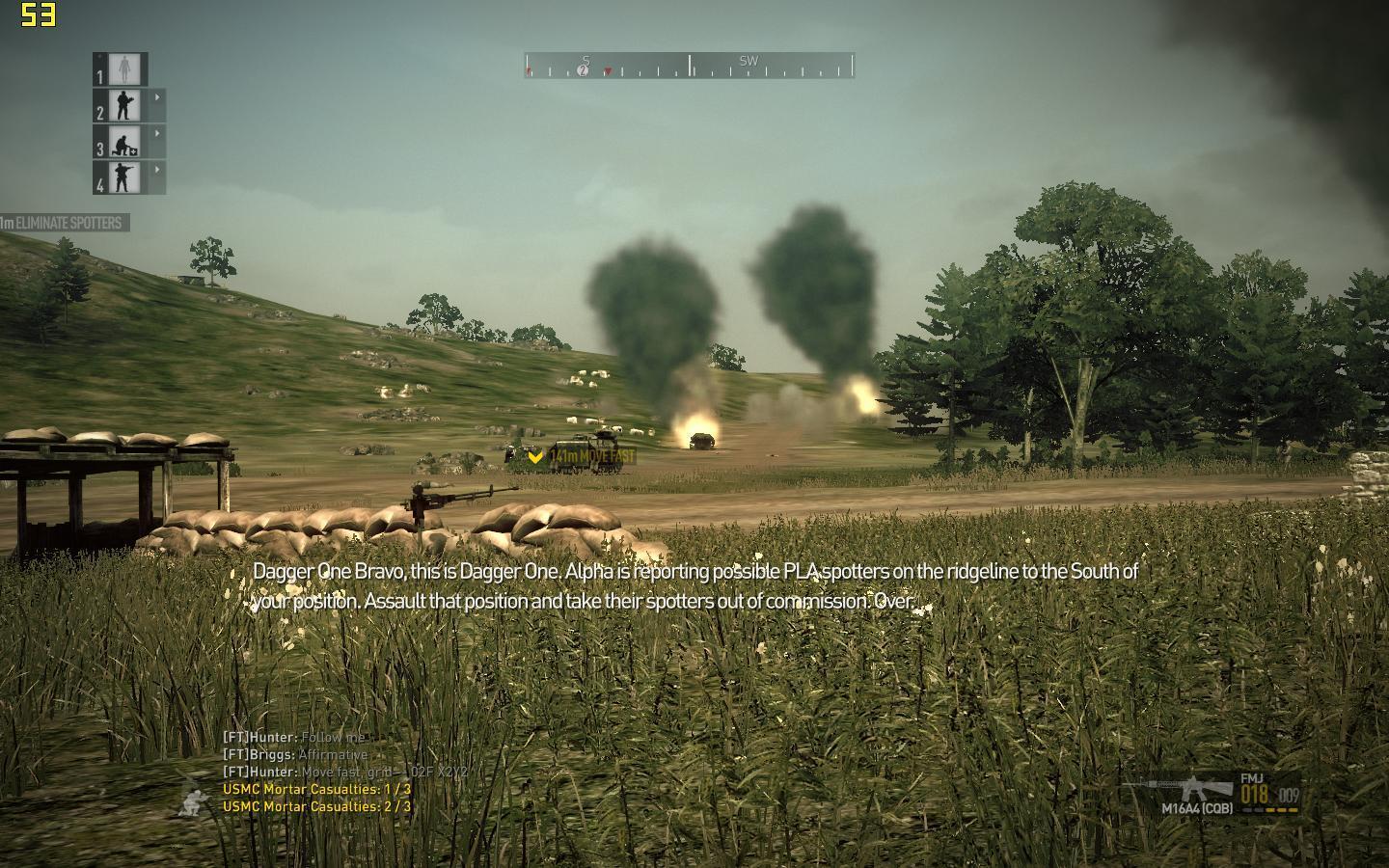Viewport: 1389px width, 868px height.
Task: Click the Move Fast waypoint marker
Action: tap(536, 457)
